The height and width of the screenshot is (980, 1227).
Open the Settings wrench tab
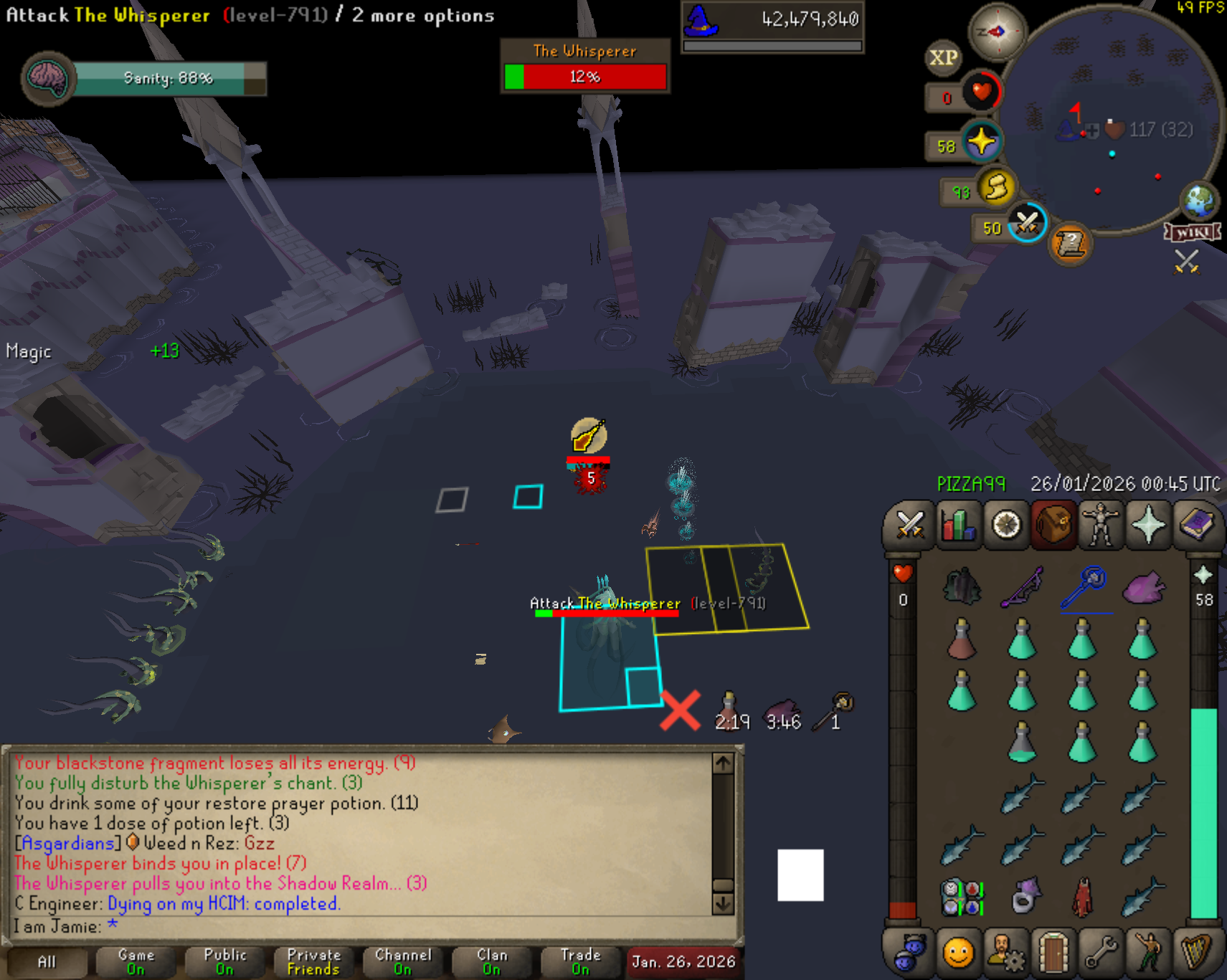[x=1101, y=953]
